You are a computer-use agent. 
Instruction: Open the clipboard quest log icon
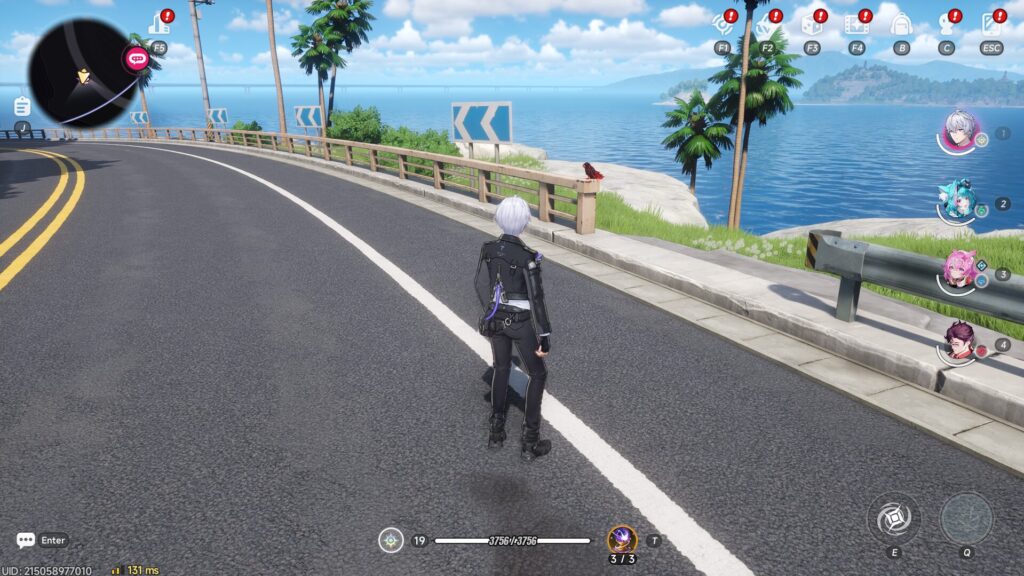tap(22, 106)
